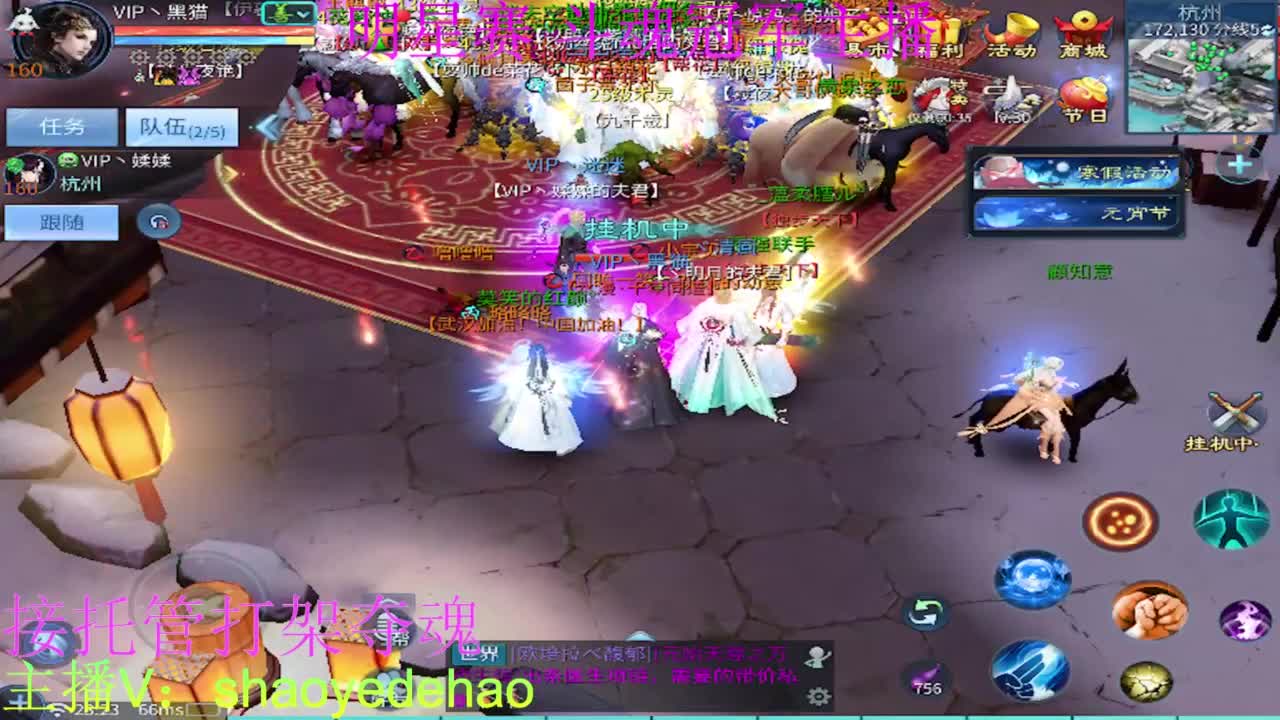Viewport: 1280px width, 720px height.
Task: Open the 任务 quest panel
Action: (x=60, y=124)
